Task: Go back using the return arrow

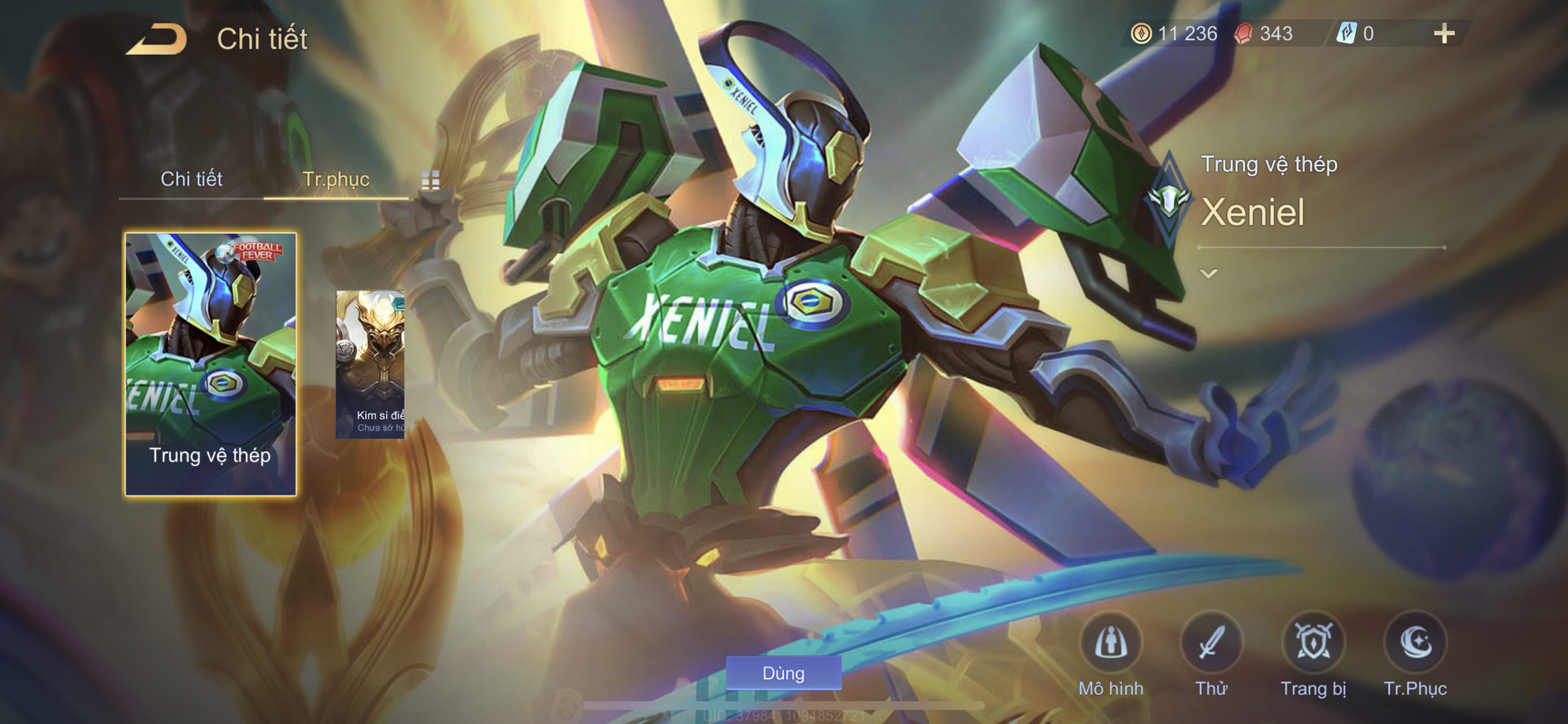Action: 157,39
